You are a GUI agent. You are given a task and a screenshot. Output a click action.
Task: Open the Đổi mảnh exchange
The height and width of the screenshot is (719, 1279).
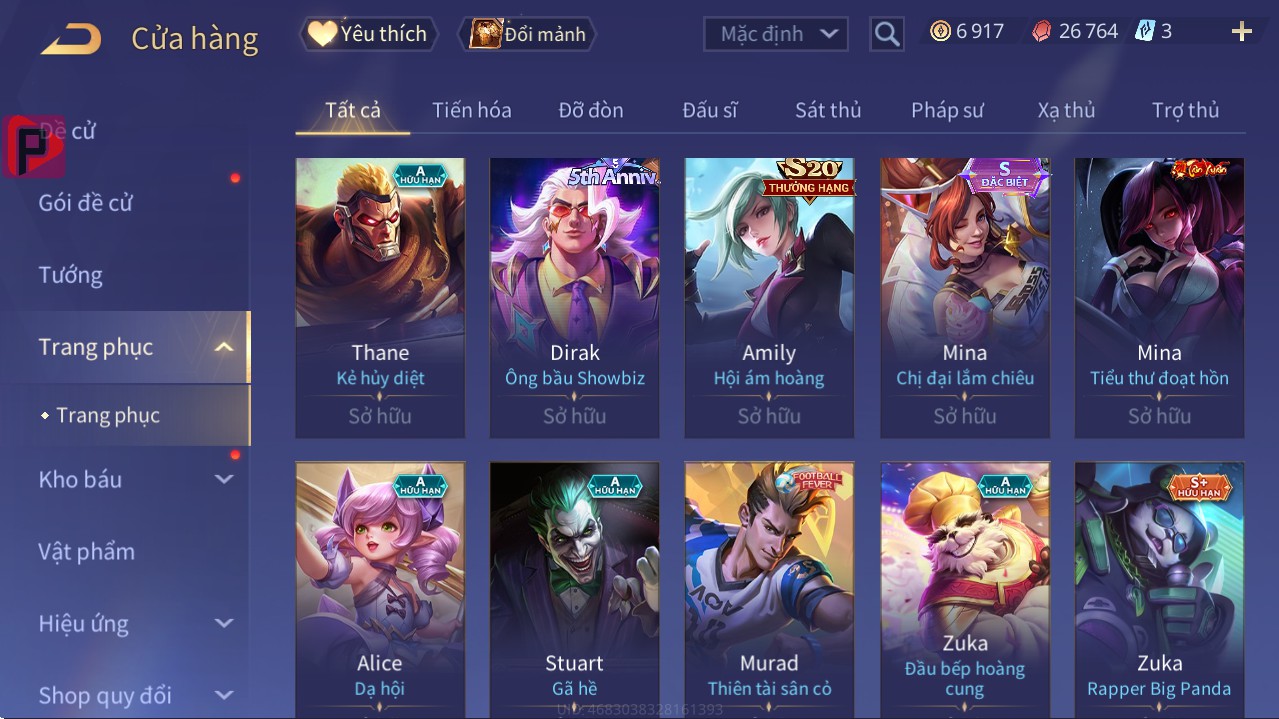pos(528,34)
